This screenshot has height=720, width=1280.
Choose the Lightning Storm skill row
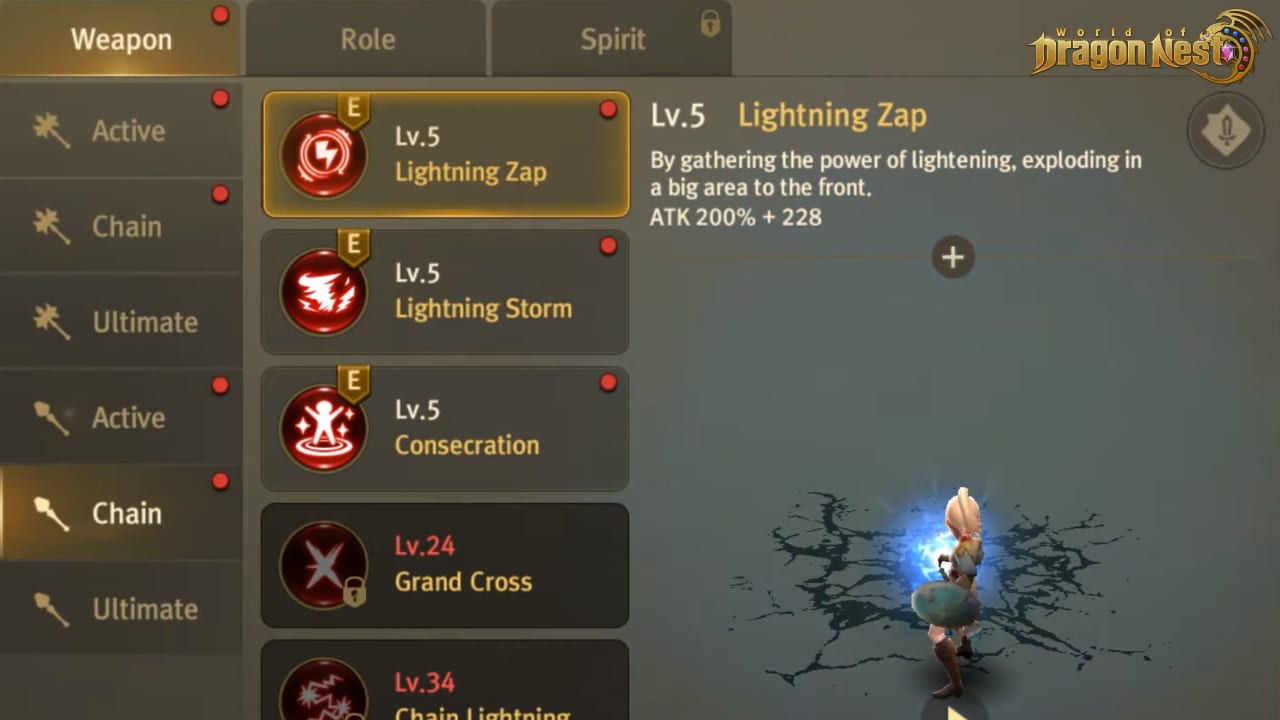click(446, 292)
